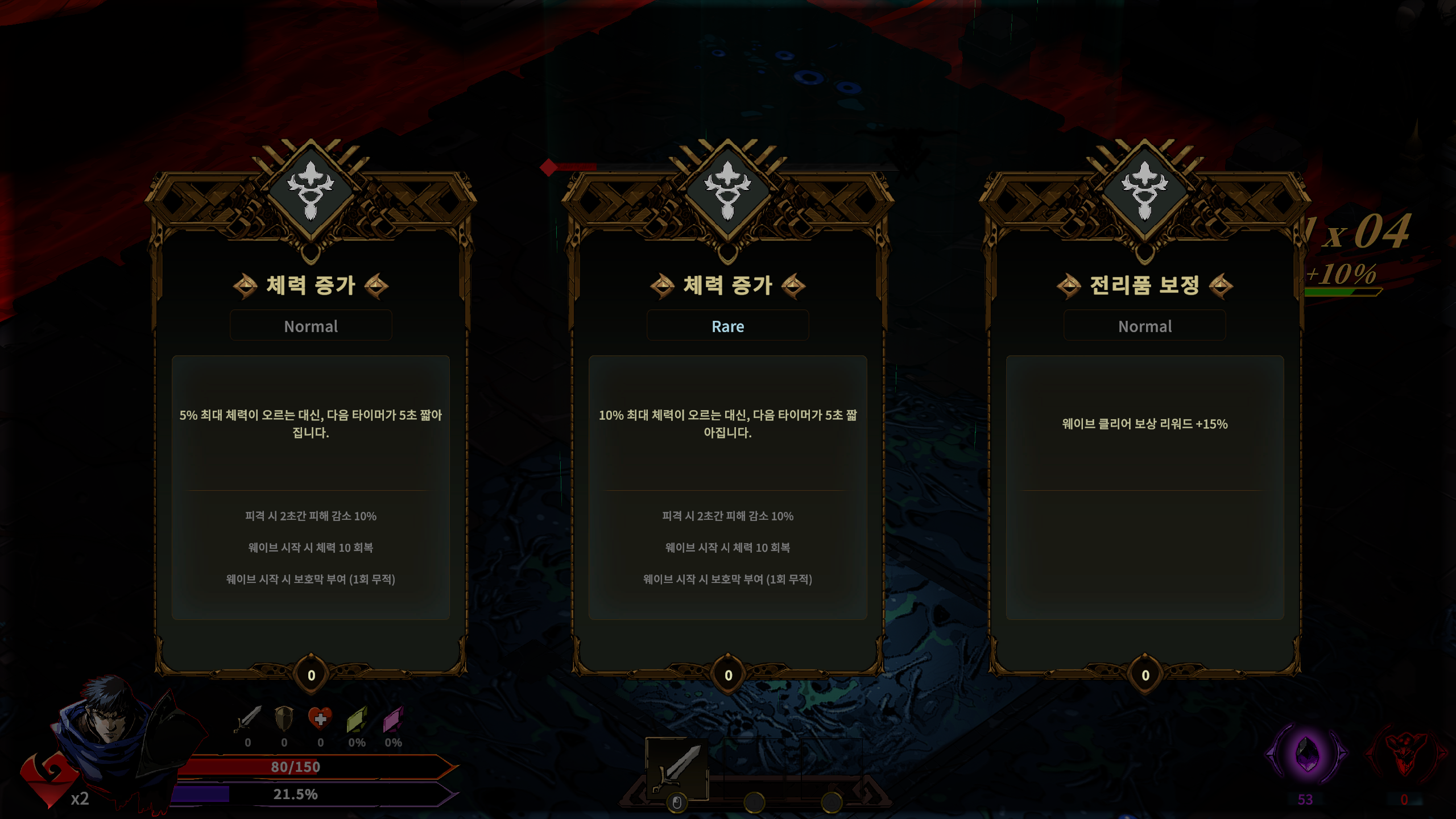The width and height of the screenshot is (1456, 819).
Task: Click the Rare rarity label on the middle card
Action: 728,326
